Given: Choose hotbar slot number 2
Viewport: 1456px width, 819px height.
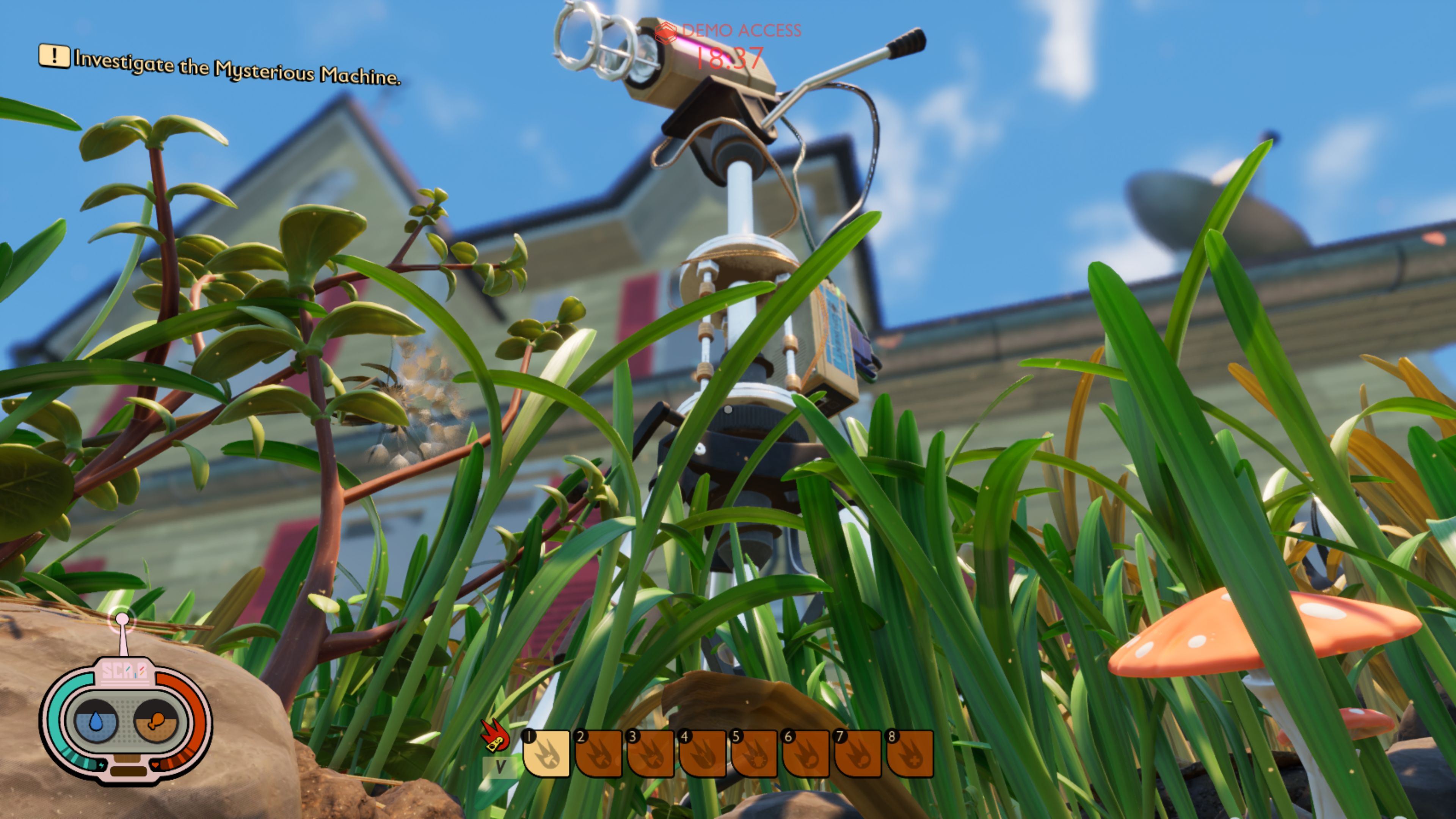Looking at the screenshot, I should [x=599, y=753].
